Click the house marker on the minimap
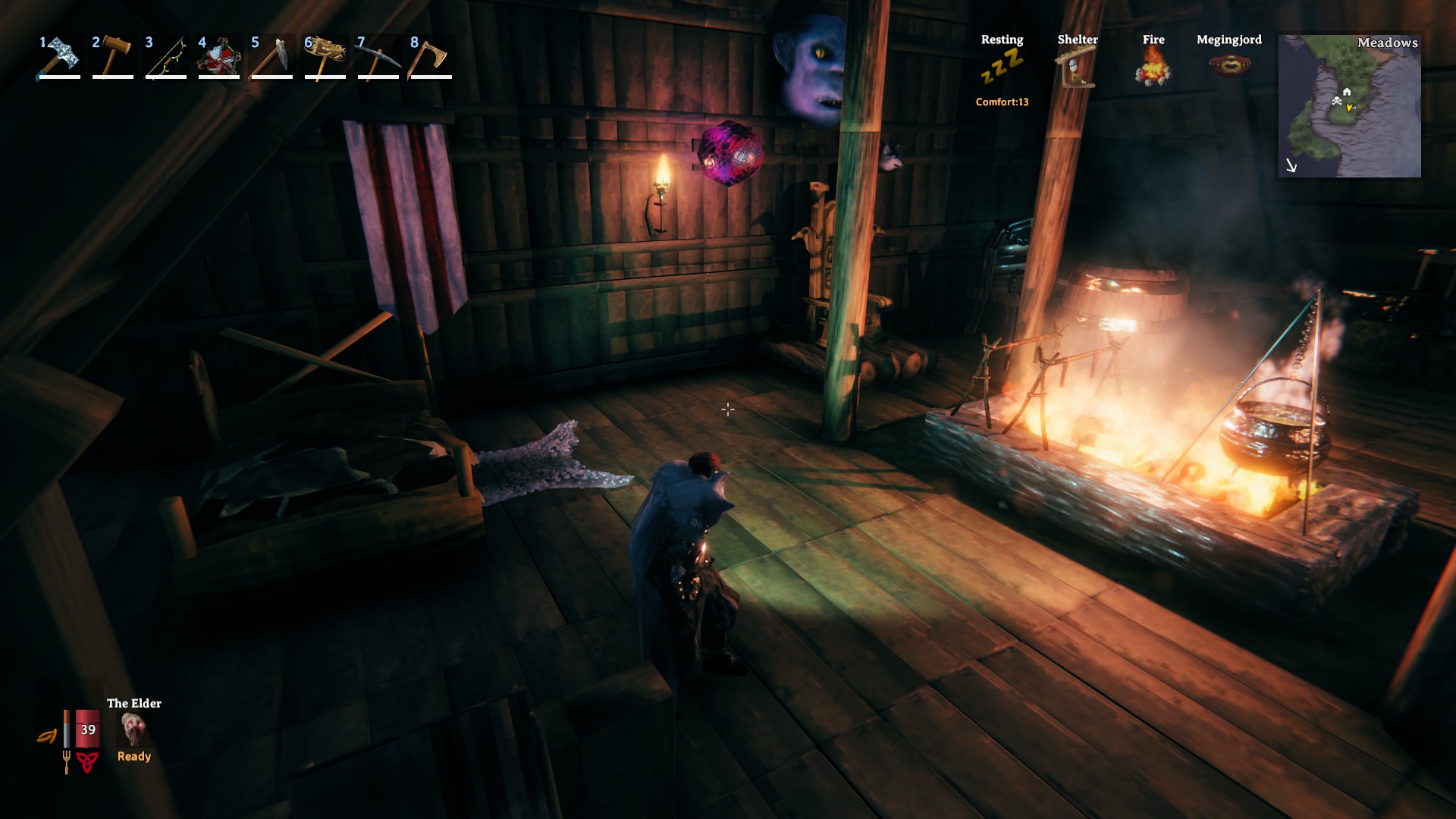Screen dimensions: 1456x819 [1347, 92]
